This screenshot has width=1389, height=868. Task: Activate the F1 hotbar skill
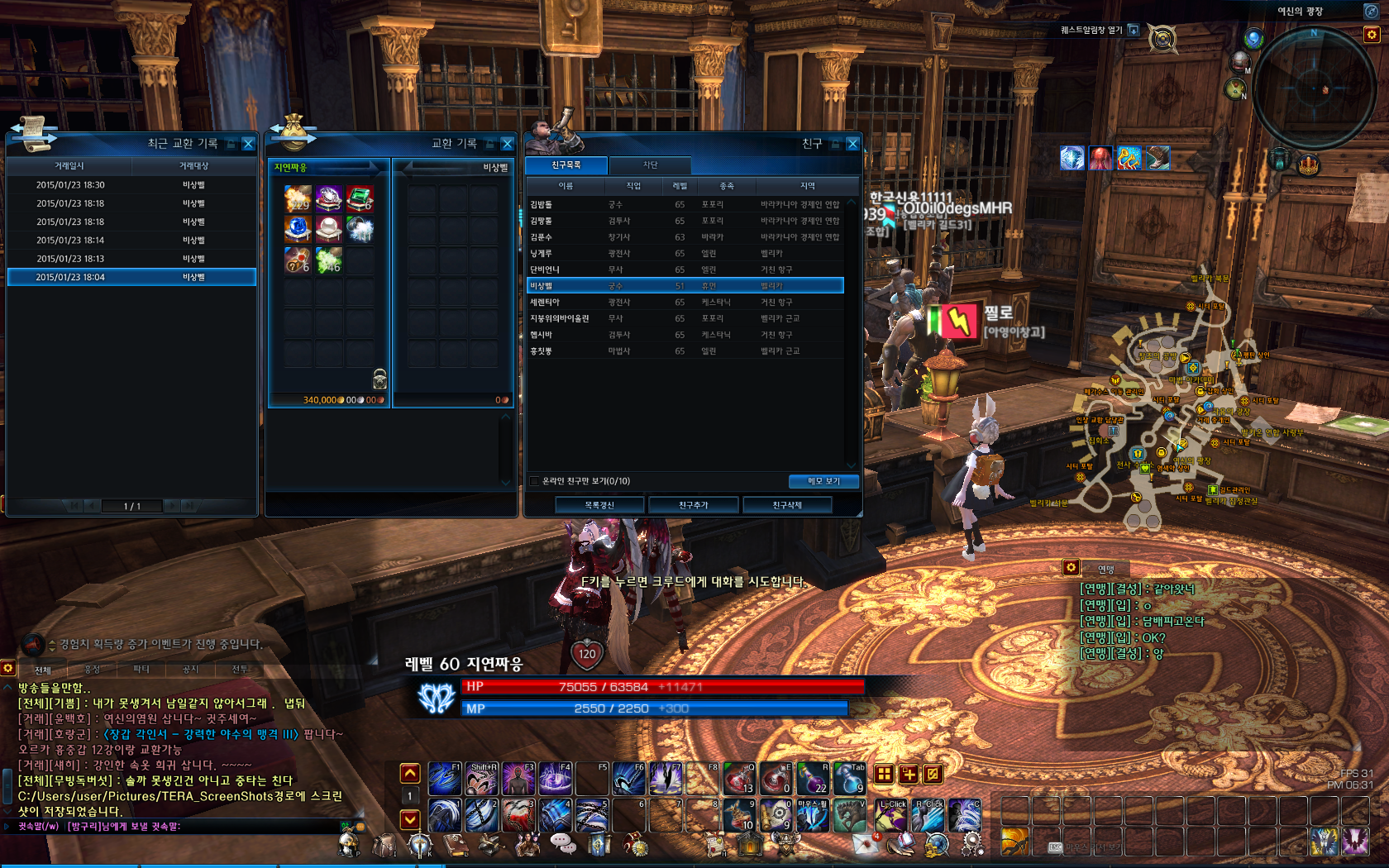click(x=444, y=778)
